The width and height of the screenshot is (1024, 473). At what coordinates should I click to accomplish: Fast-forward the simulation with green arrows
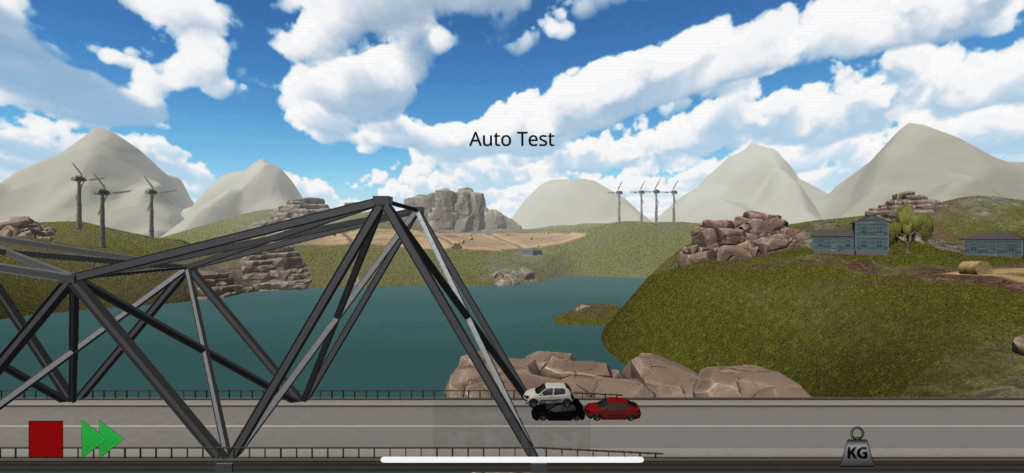[x=101, y=439]
